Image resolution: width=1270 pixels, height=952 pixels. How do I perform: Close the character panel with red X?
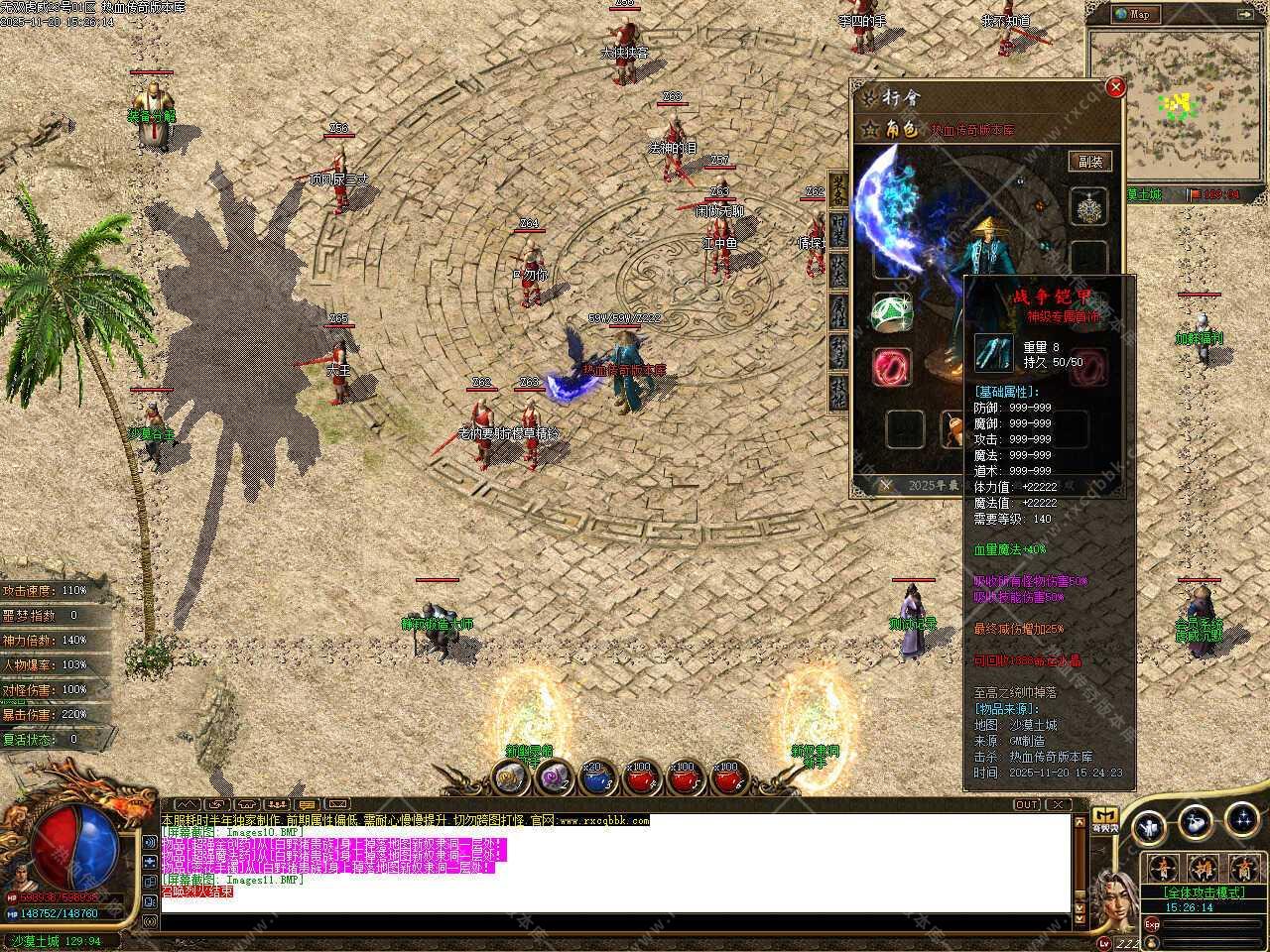click(1115, 87)
